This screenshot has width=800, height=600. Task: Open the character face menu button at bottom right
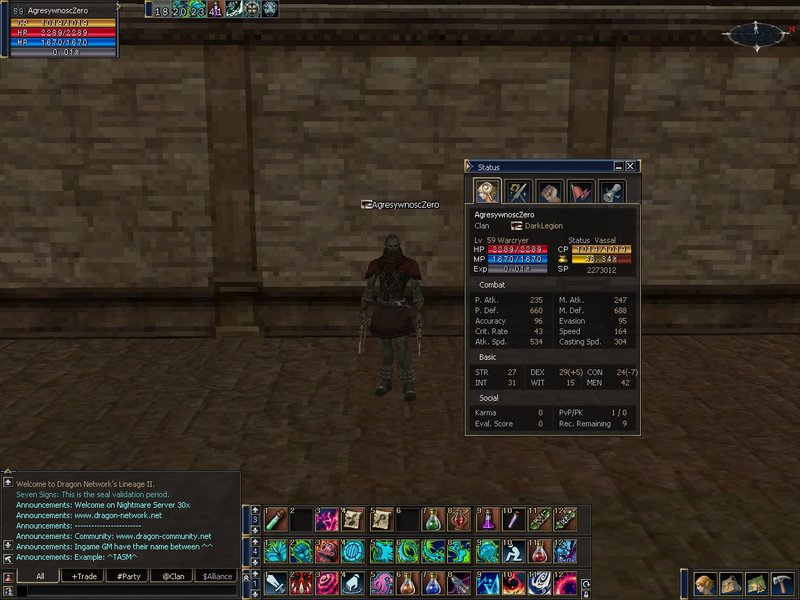706,584
